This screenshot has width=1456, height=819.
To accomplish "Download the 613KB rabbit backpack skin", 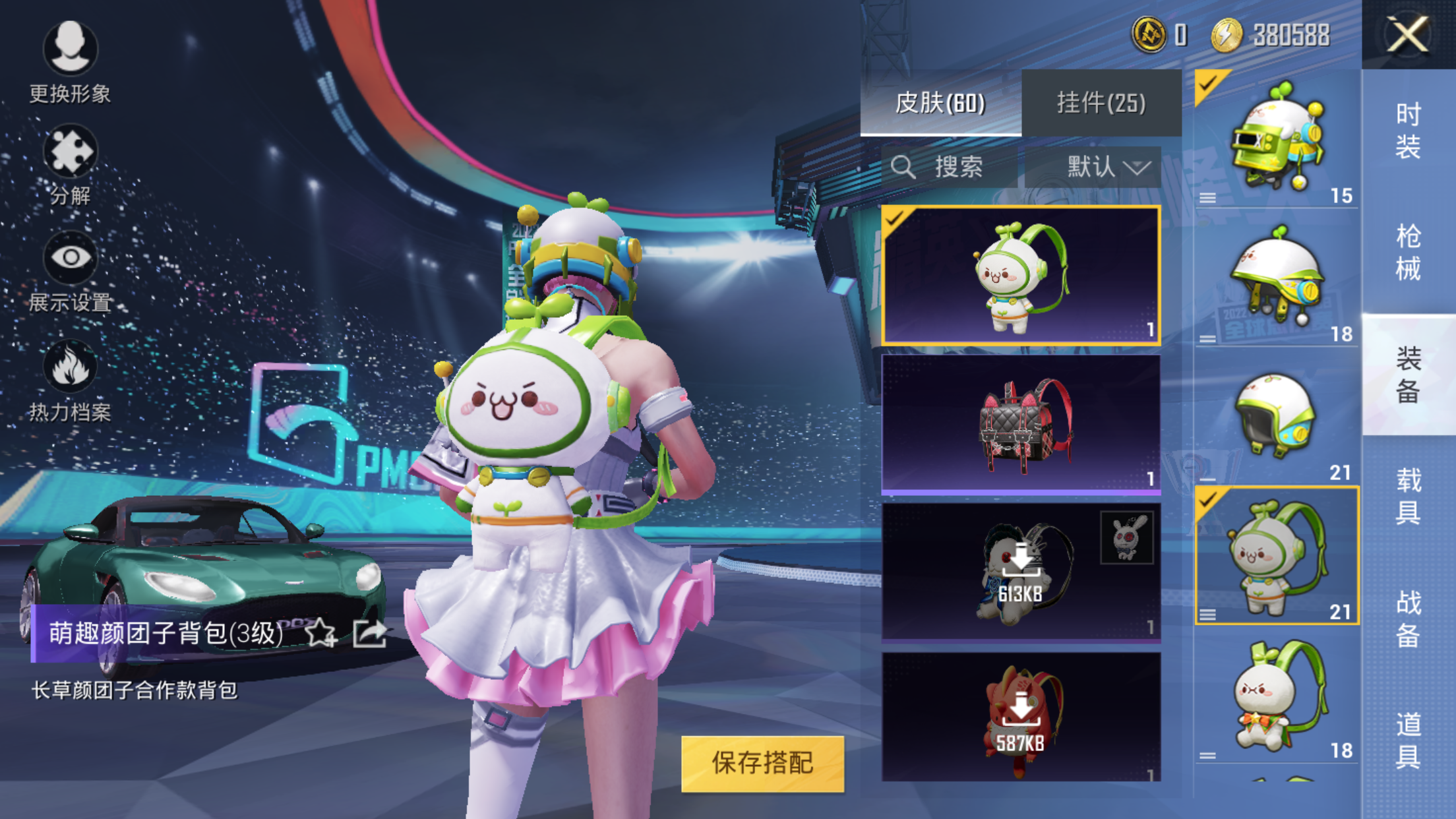I will click(x=1021, y=572).
